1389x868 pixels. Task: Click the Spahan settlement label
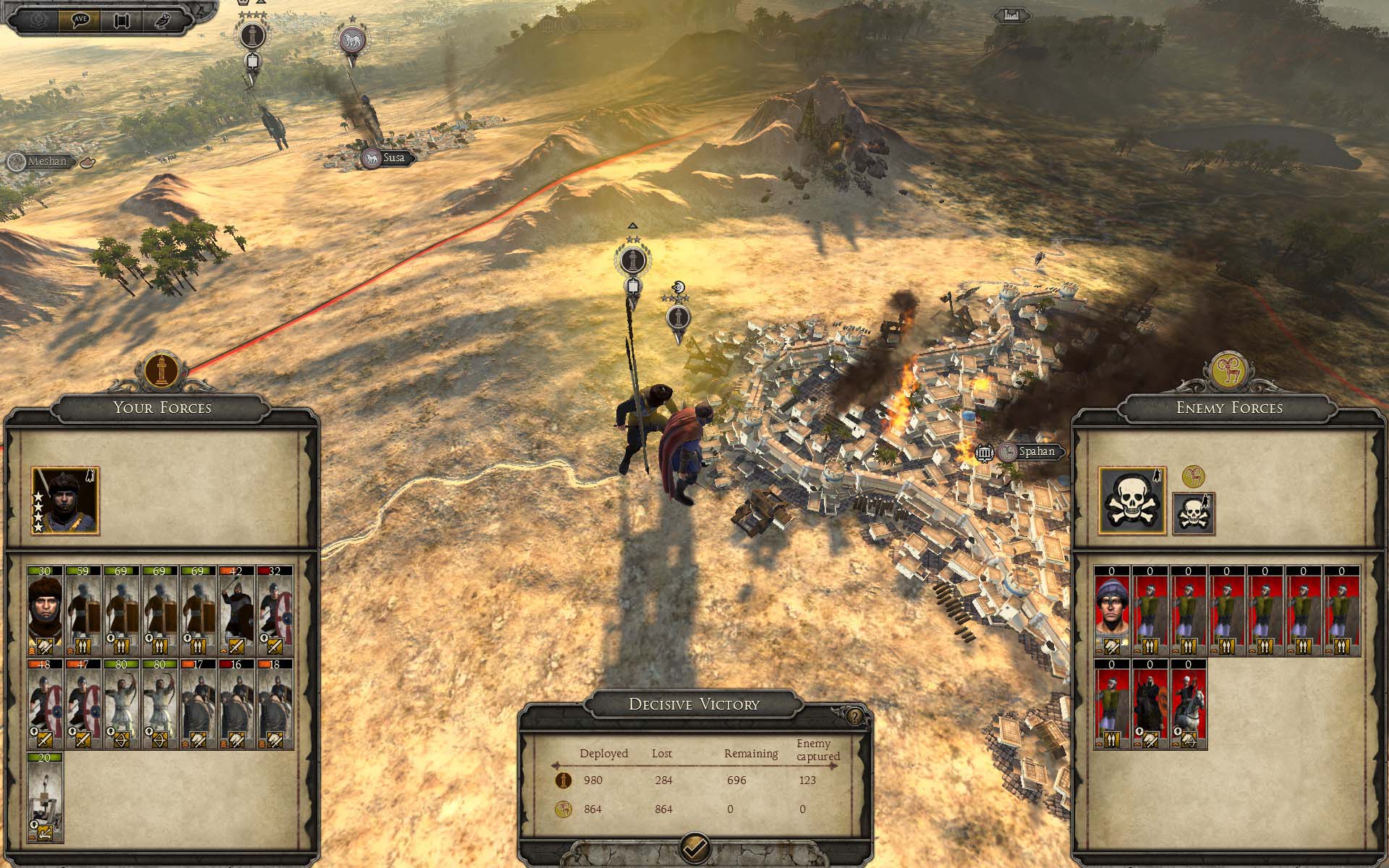(1036, 452)
